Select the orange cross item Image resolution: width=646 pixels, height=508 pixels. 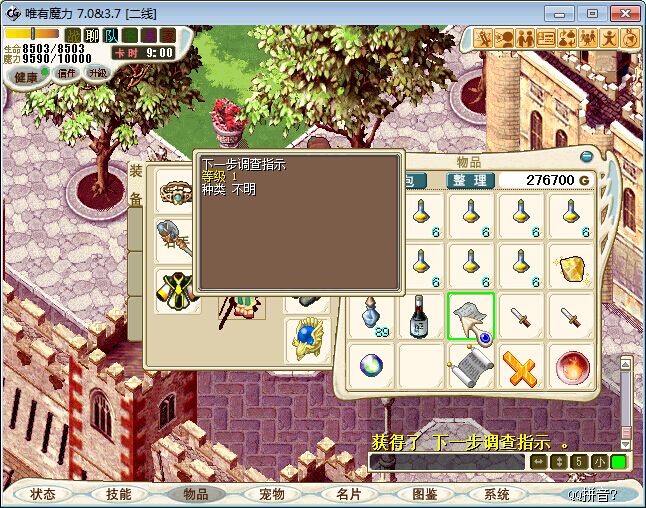click(521, 367)
